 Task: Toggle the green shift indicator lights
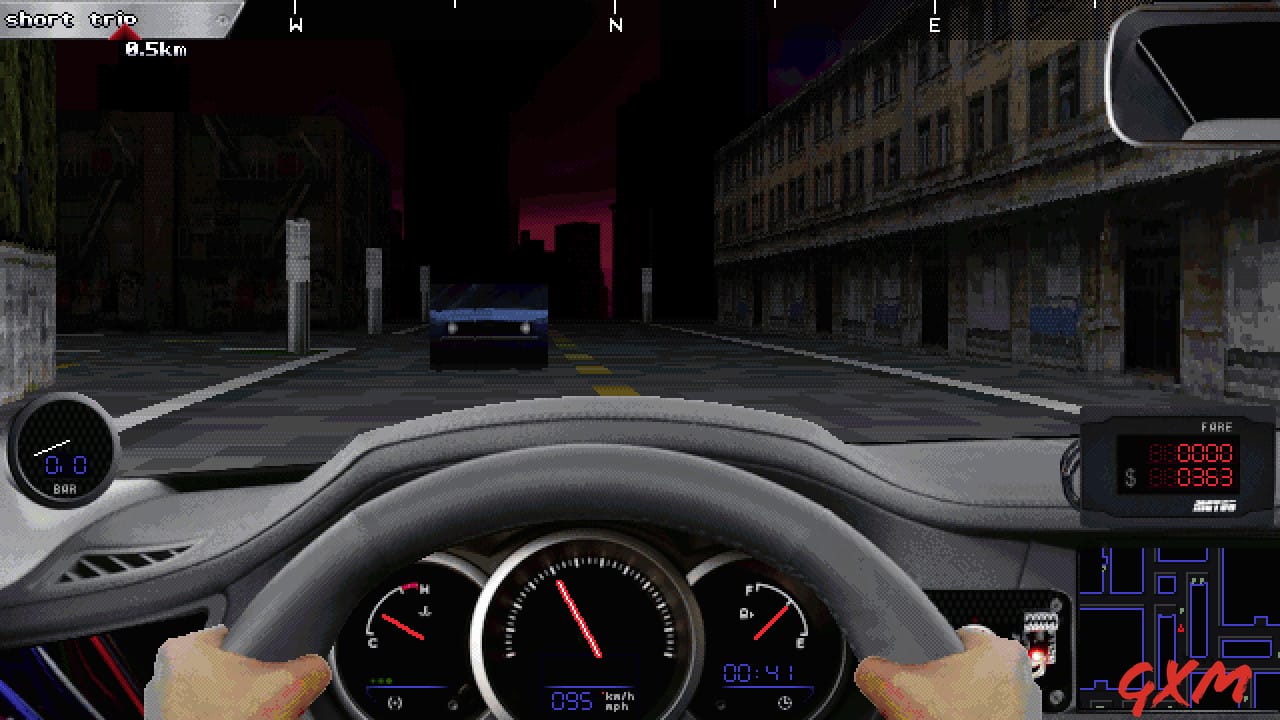[381, 679]
